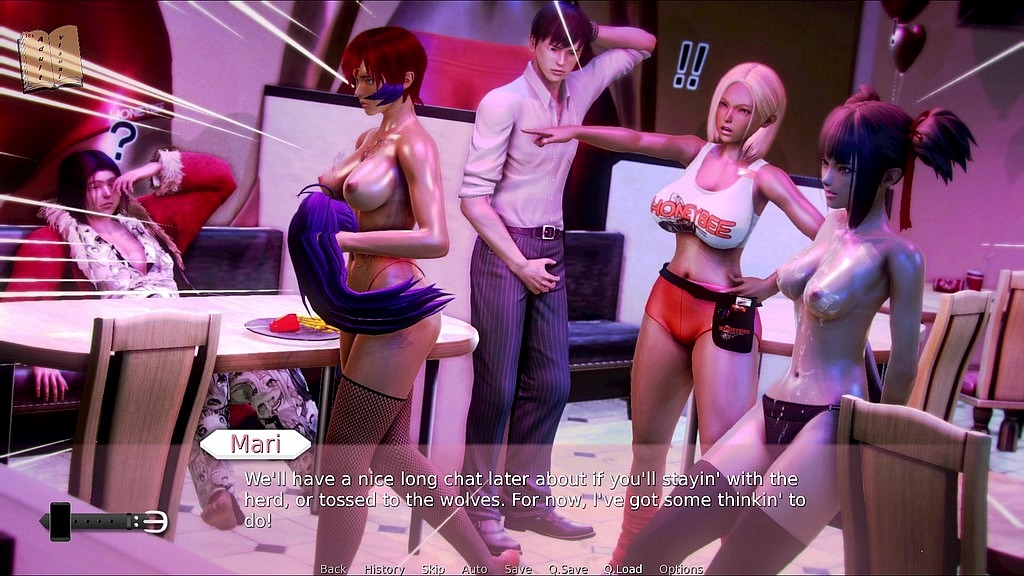Toggle Auto-advance mode
Image resolution: width=1024 pixels, height=576 pixels.
point(474,569)
